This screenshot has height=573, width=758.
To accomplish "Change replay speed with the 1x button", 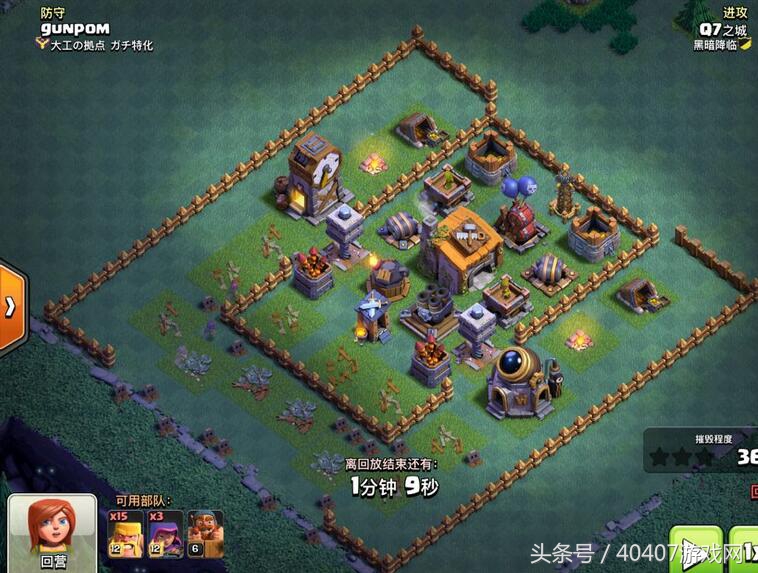I will click(744, 550).
